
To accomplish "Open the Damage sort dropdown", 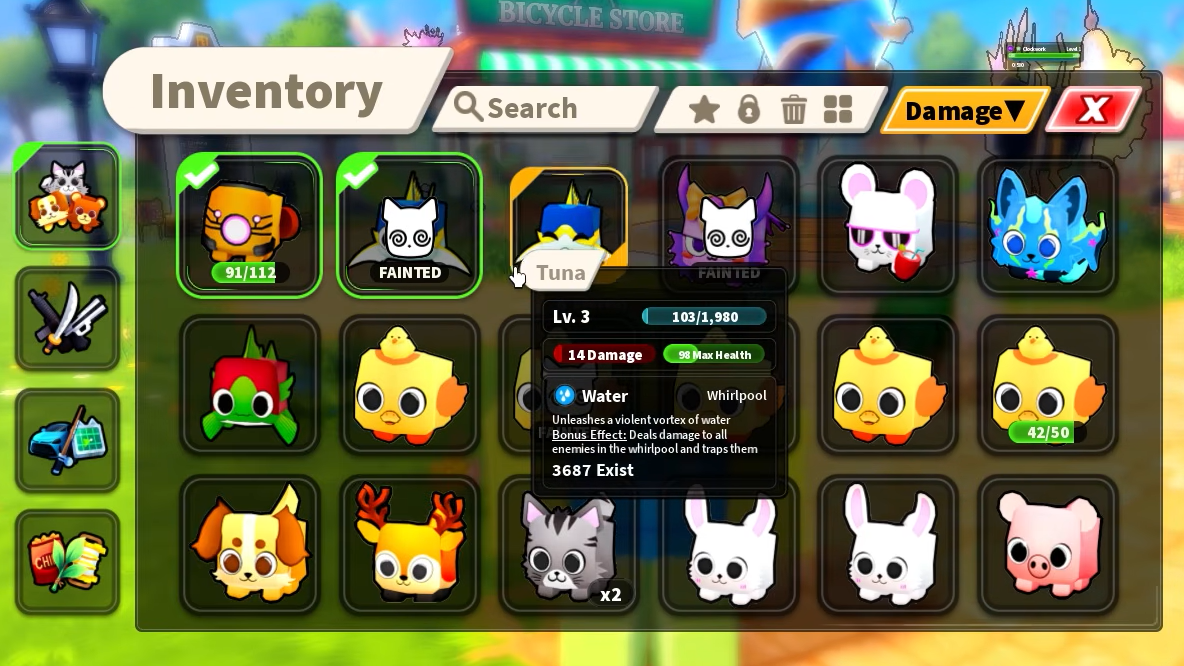I will (964, 110).
